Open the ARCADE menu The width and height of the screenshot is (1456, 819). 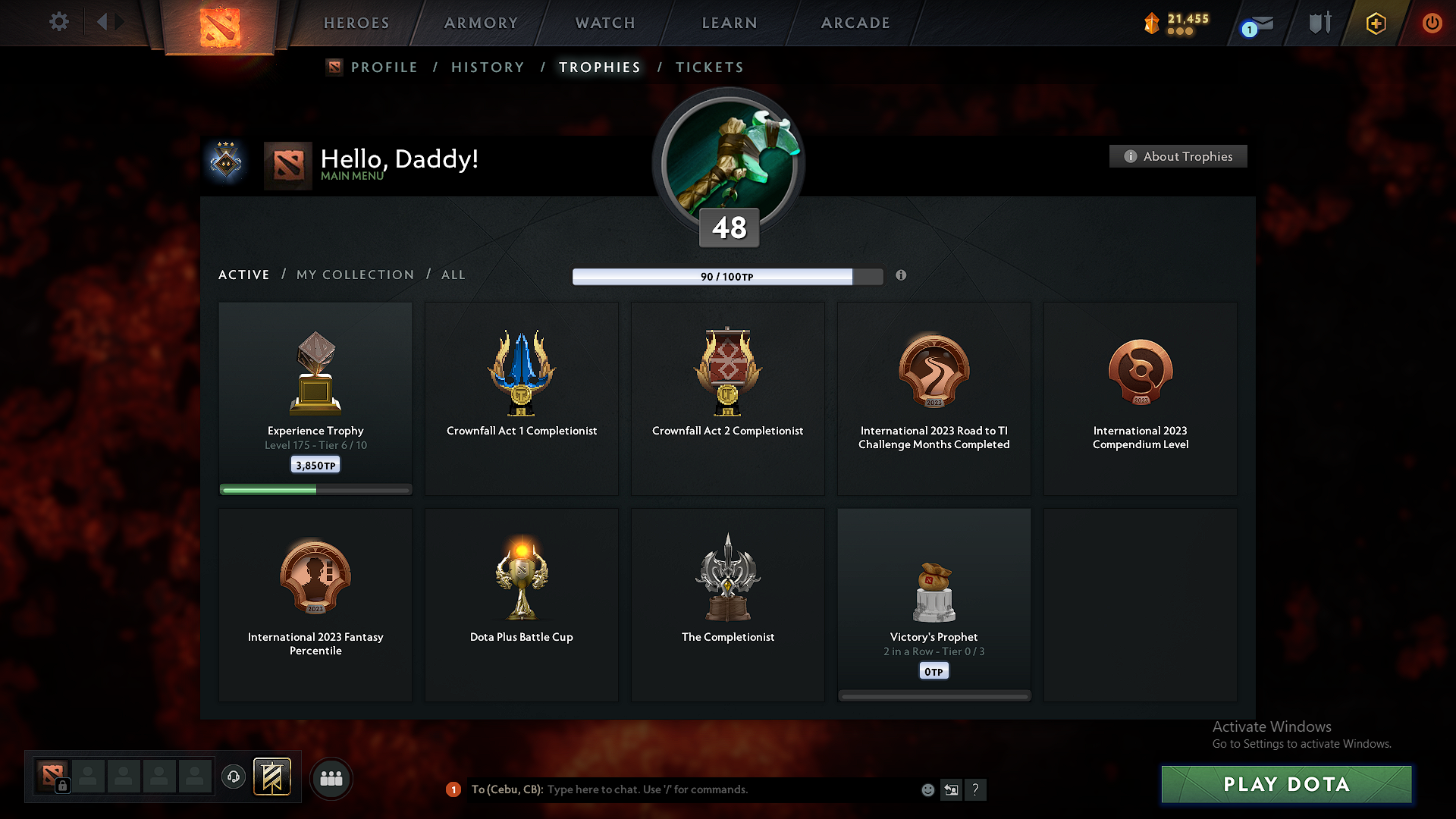pyautogui.click(x=855, y=23)
